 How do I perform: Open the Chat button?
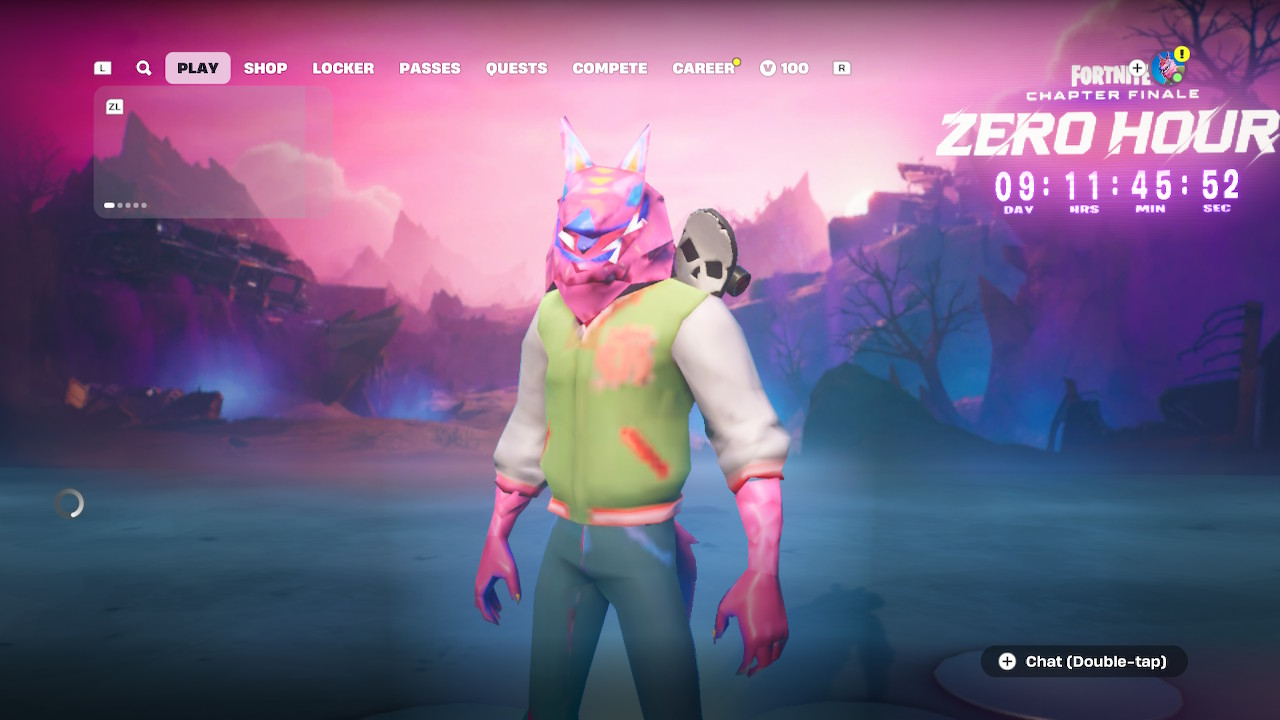click(x=1084, y=661)
